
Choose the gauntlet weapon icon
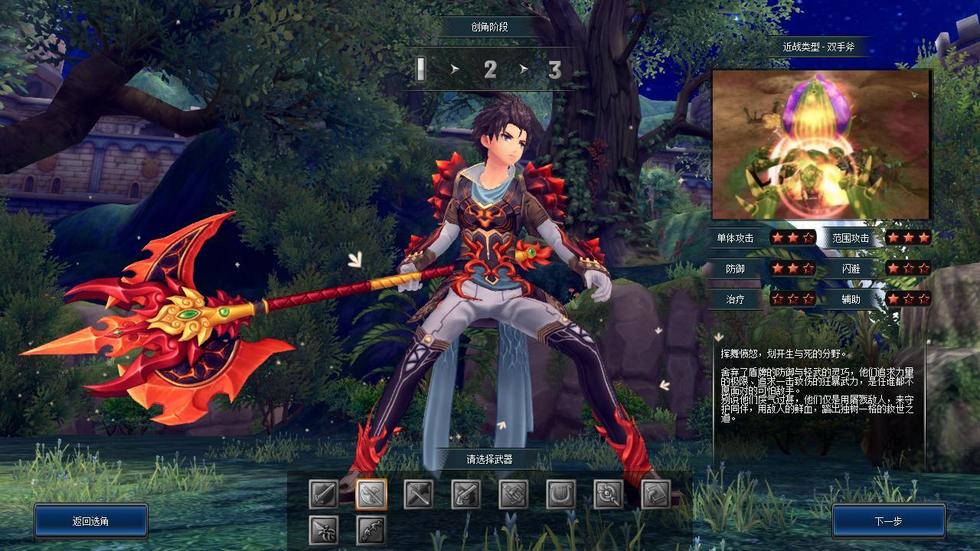point(513,493)
